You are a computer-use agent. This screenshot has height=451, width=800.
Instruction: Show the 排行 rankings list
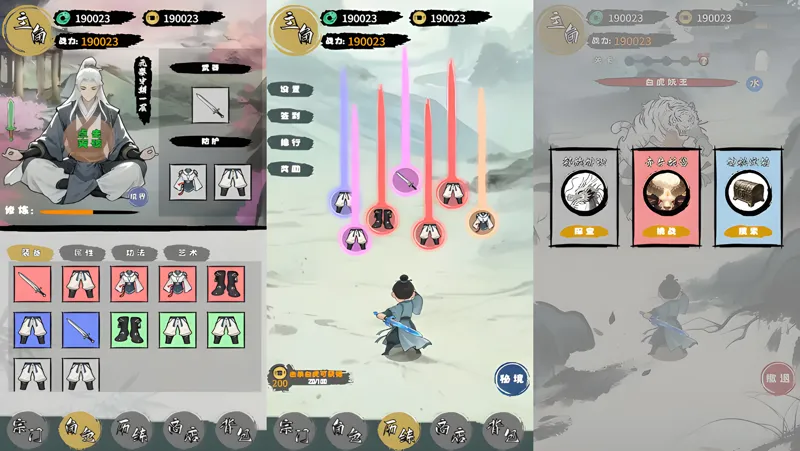pyautogui.click(x=290, y=143)
